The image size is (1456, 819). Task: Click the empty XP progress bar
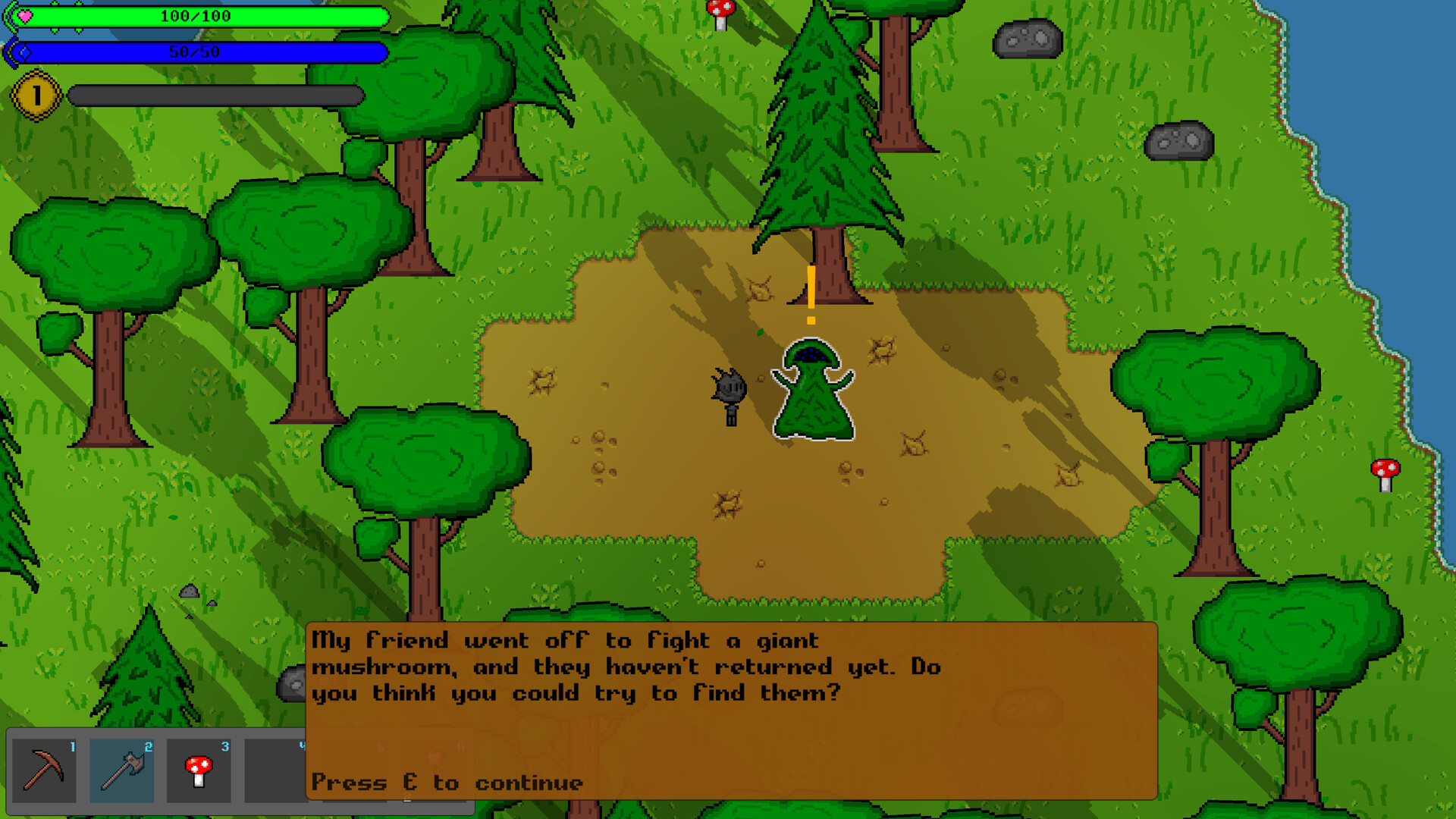click(x=215, y=95)
